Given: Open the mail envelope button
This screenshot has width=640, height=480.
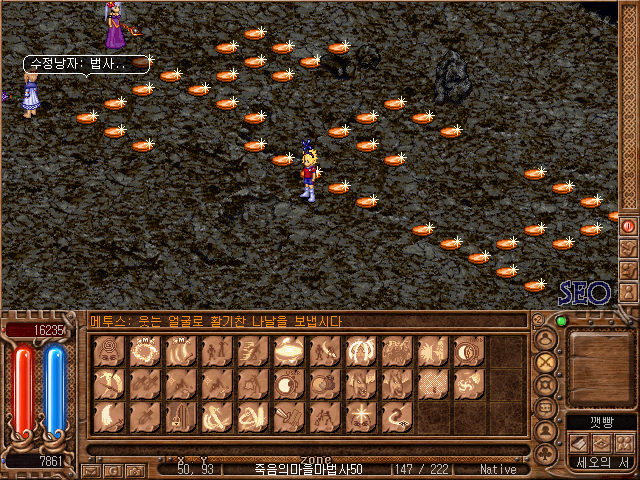Looking at the screenshot, I should pyautogui.click(x=91, y=469).
